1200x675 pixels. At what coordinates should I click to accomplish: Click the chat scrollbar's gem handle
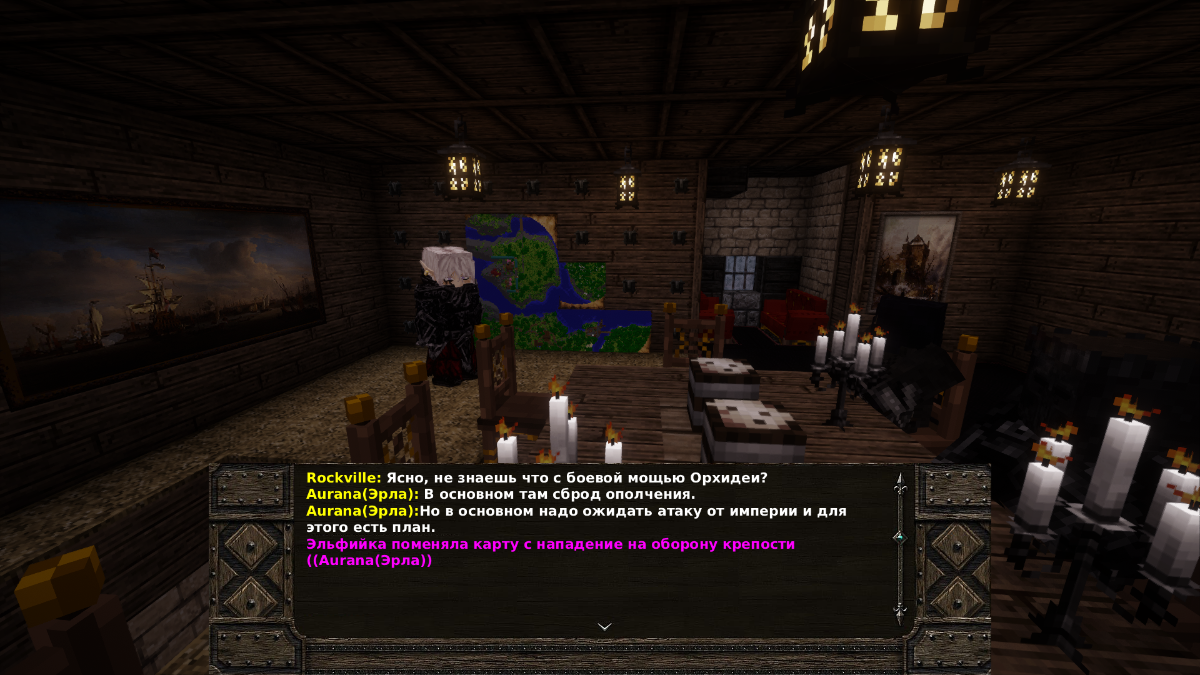(899, 537)
